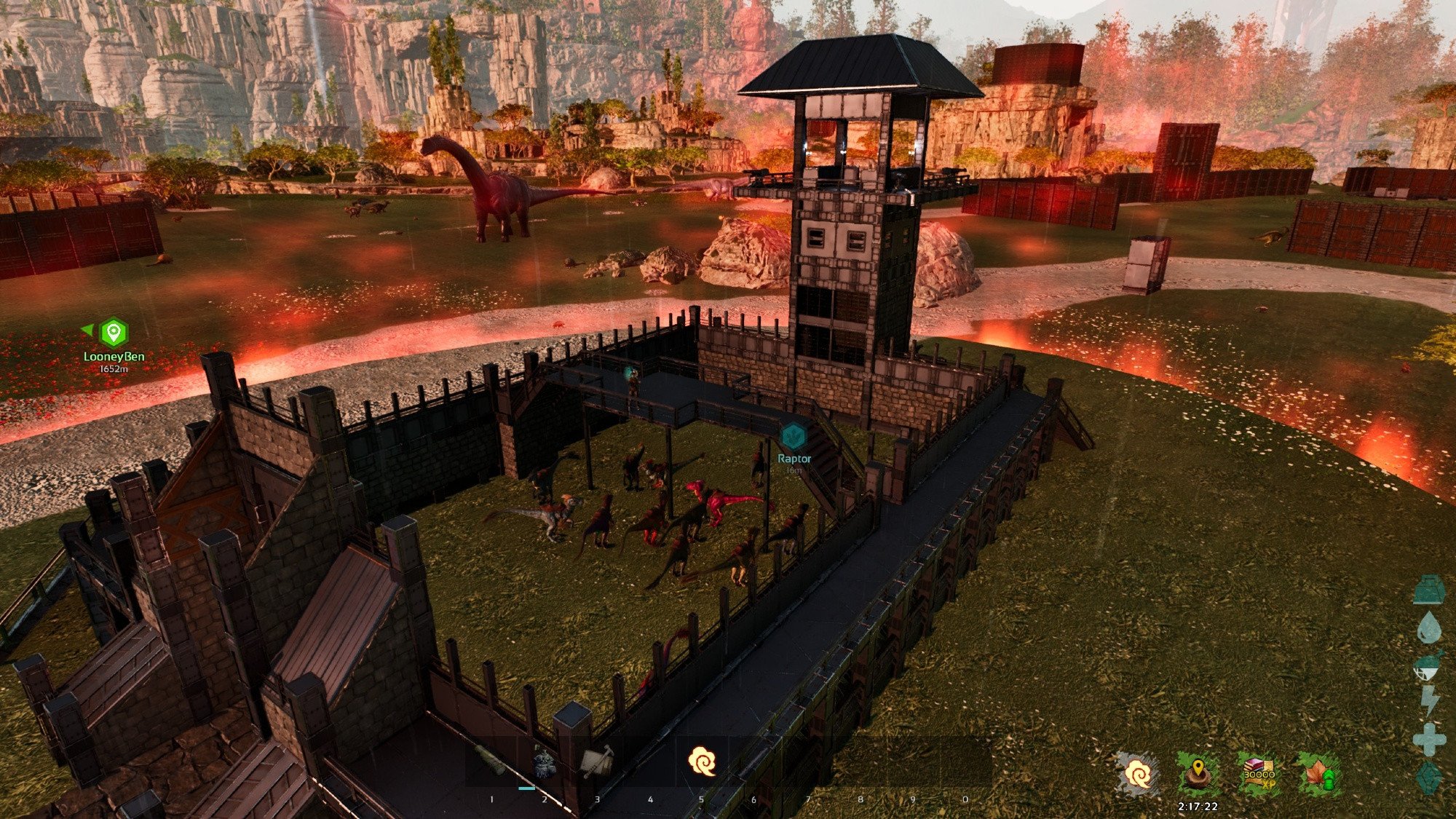Select the wind gust item in hotbar slot 5
Screen dimensions: 1456x819
(x=703, y=761)
